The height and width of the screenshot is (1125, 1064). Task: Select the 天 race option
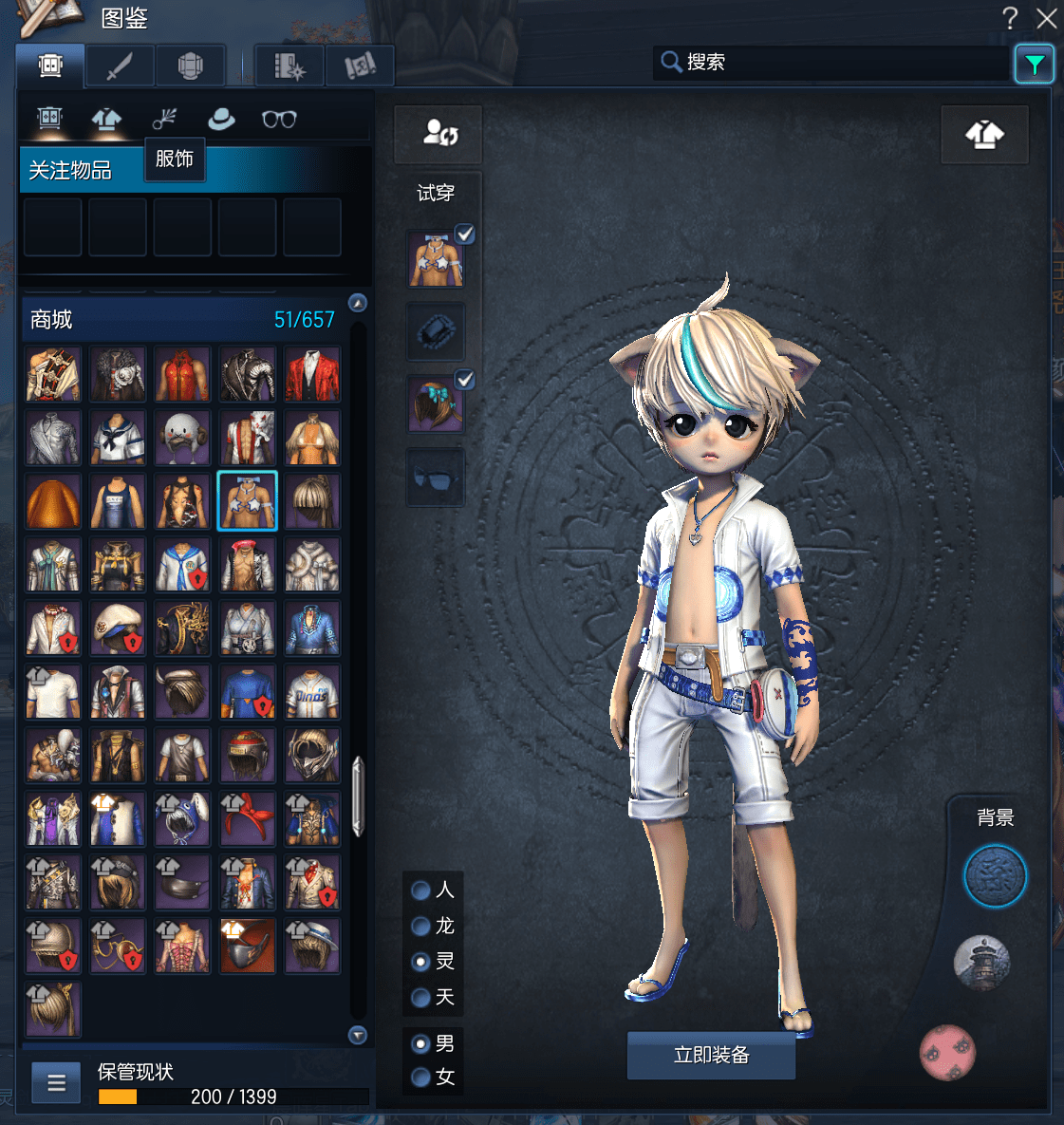coord(421,998)
